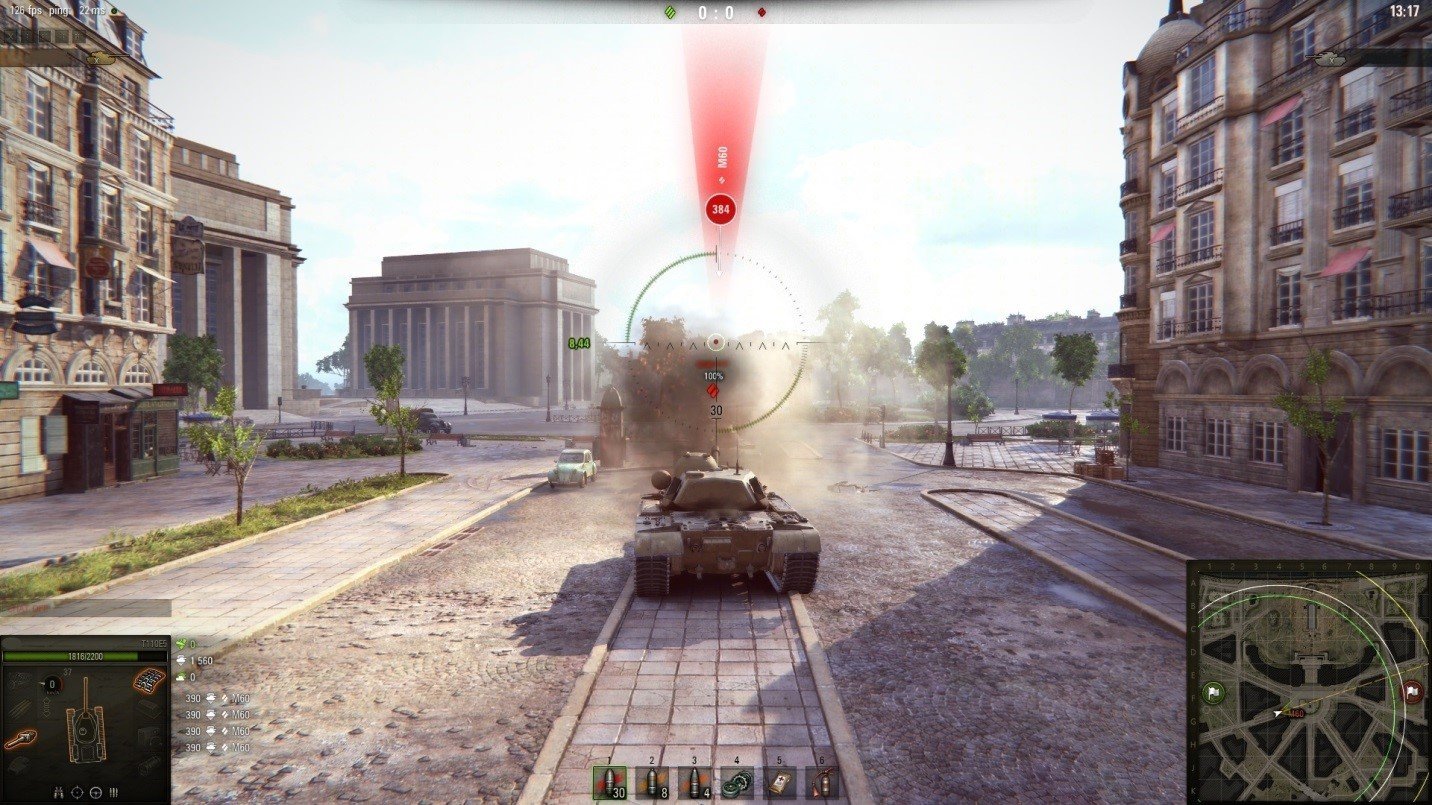Viewport: 1432px width, 805px height.
Task: Switch to the shell with 8 rounds
Action: [652, 782]
